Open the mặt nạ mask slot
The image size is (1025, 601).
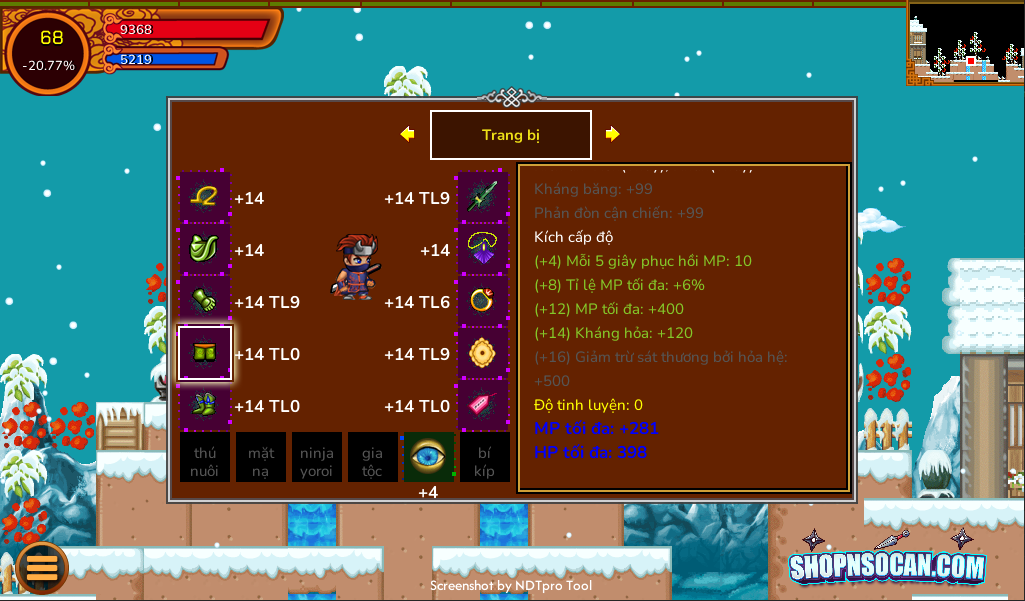click(x=261, y=457)
